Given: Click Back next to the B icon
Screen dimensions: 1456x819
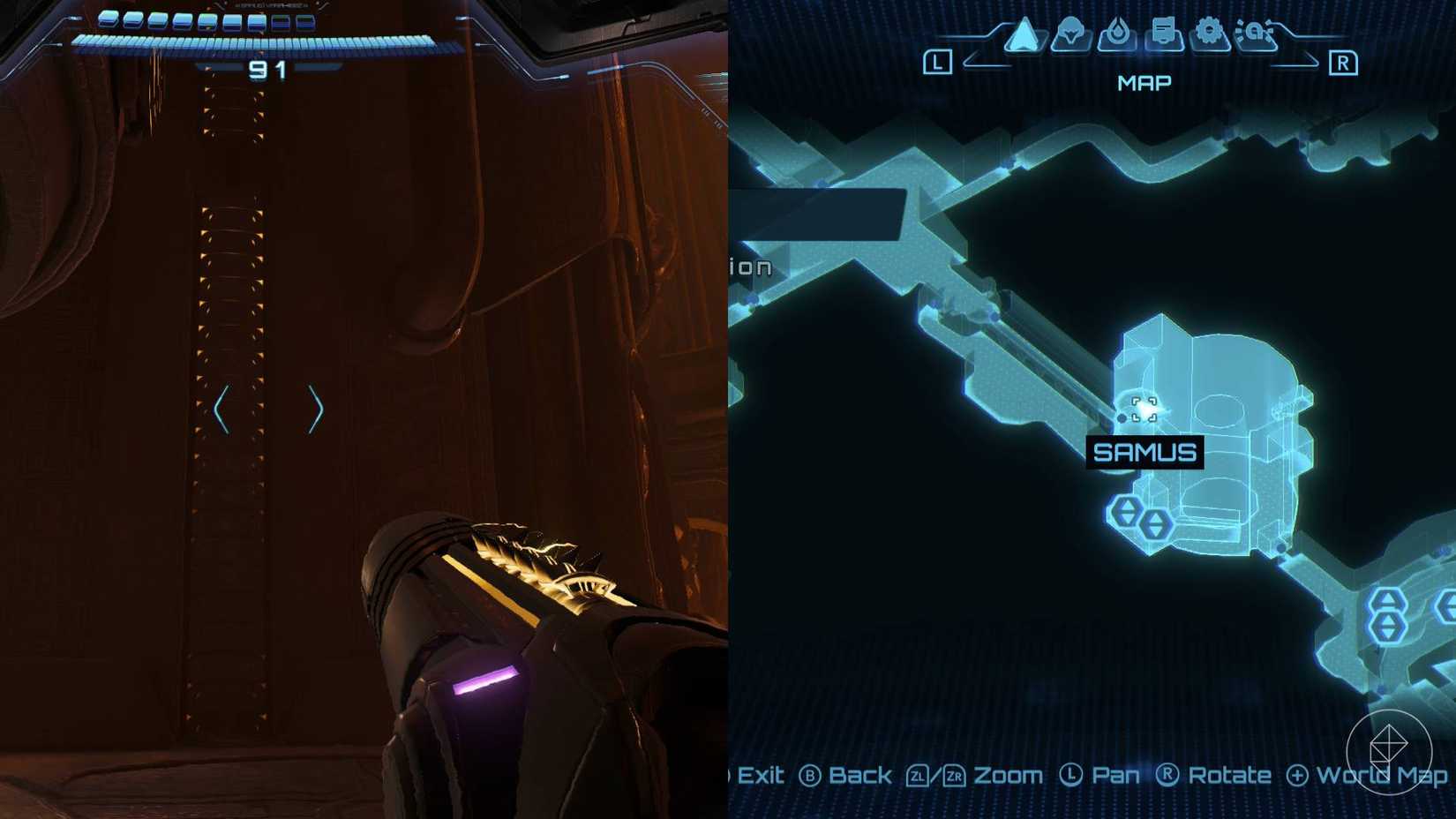Looking at the screenshot, I should click(858, 775).
